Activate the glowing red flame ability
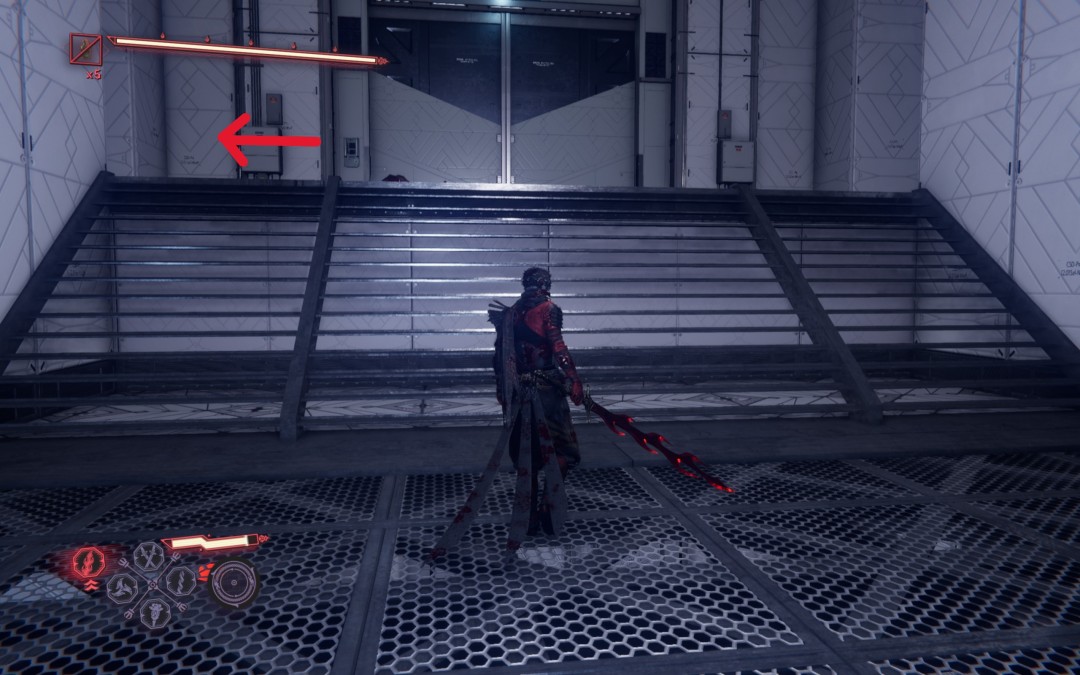1080x675 pixels. click(x=87, y=562)
